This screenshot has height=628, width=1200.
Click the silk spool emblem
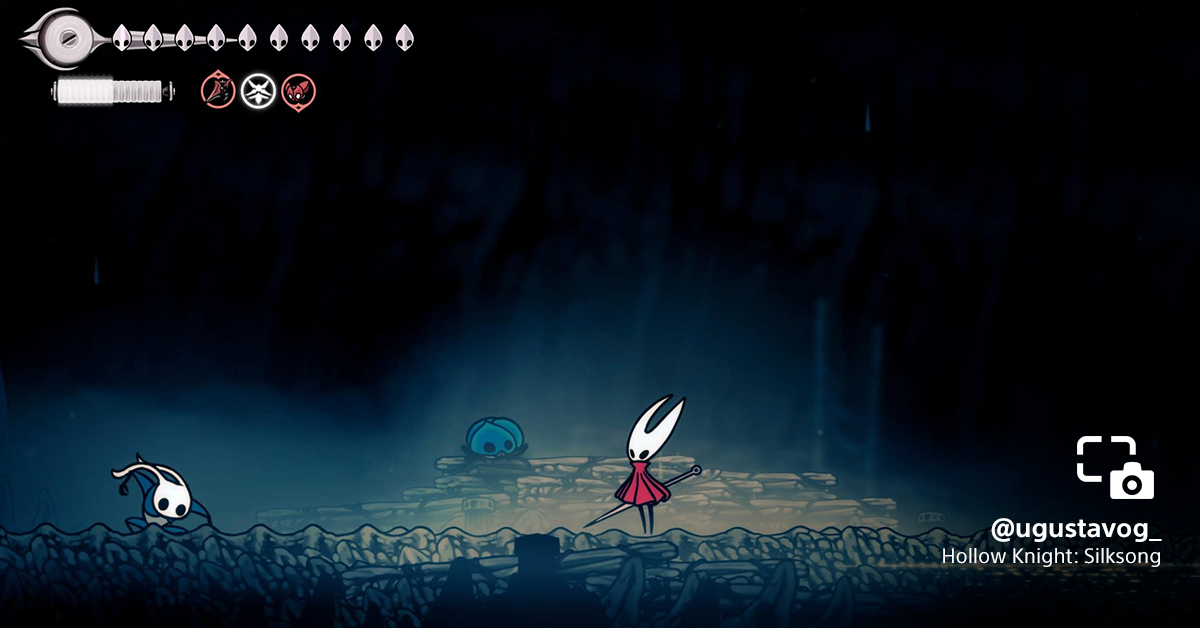click(x=66, y=38)
